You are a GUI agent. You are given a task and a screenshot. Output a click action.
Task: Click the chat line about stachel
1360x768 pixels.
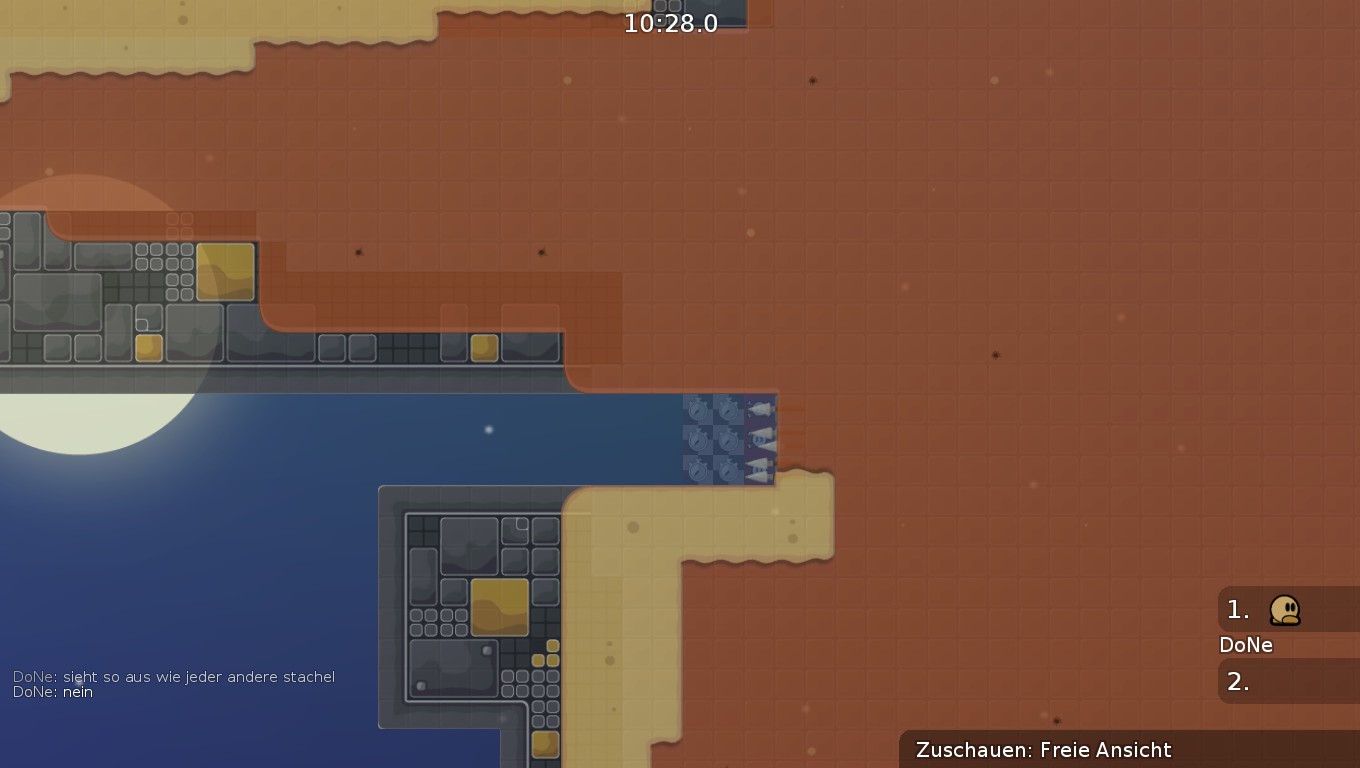[x=175, y=676]
